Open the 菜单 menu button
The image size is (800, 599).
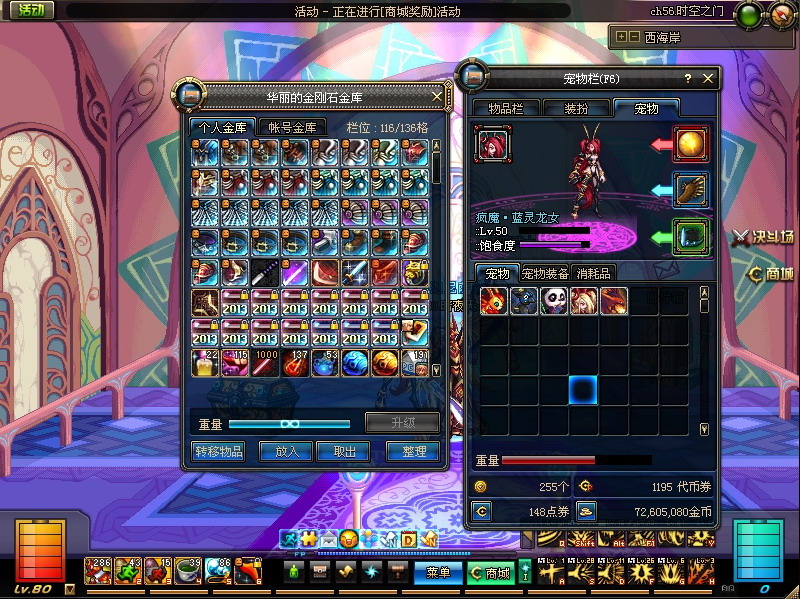(x=438, y=573)
